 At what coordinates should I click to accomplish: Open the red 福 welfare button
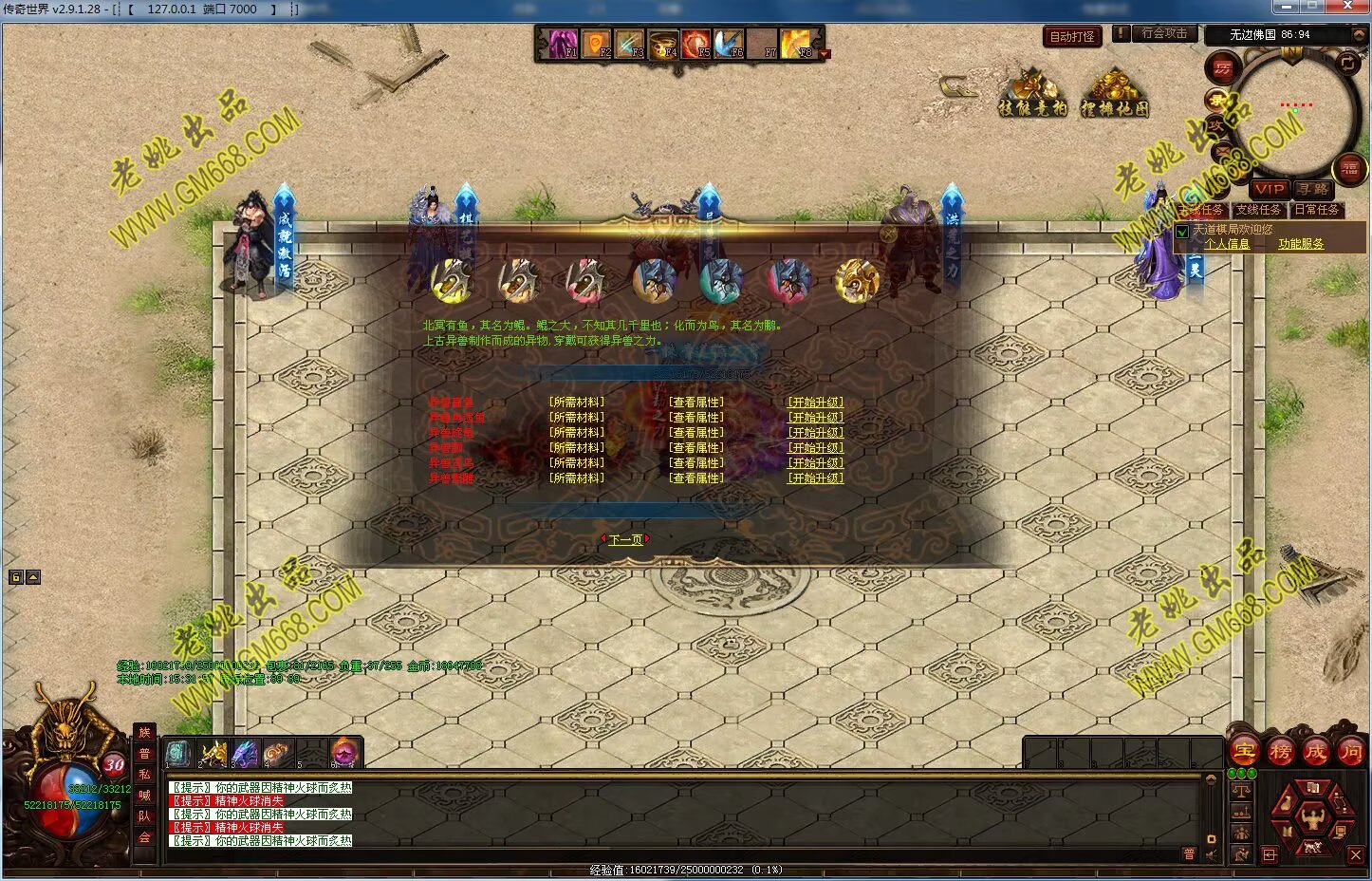1349,170
